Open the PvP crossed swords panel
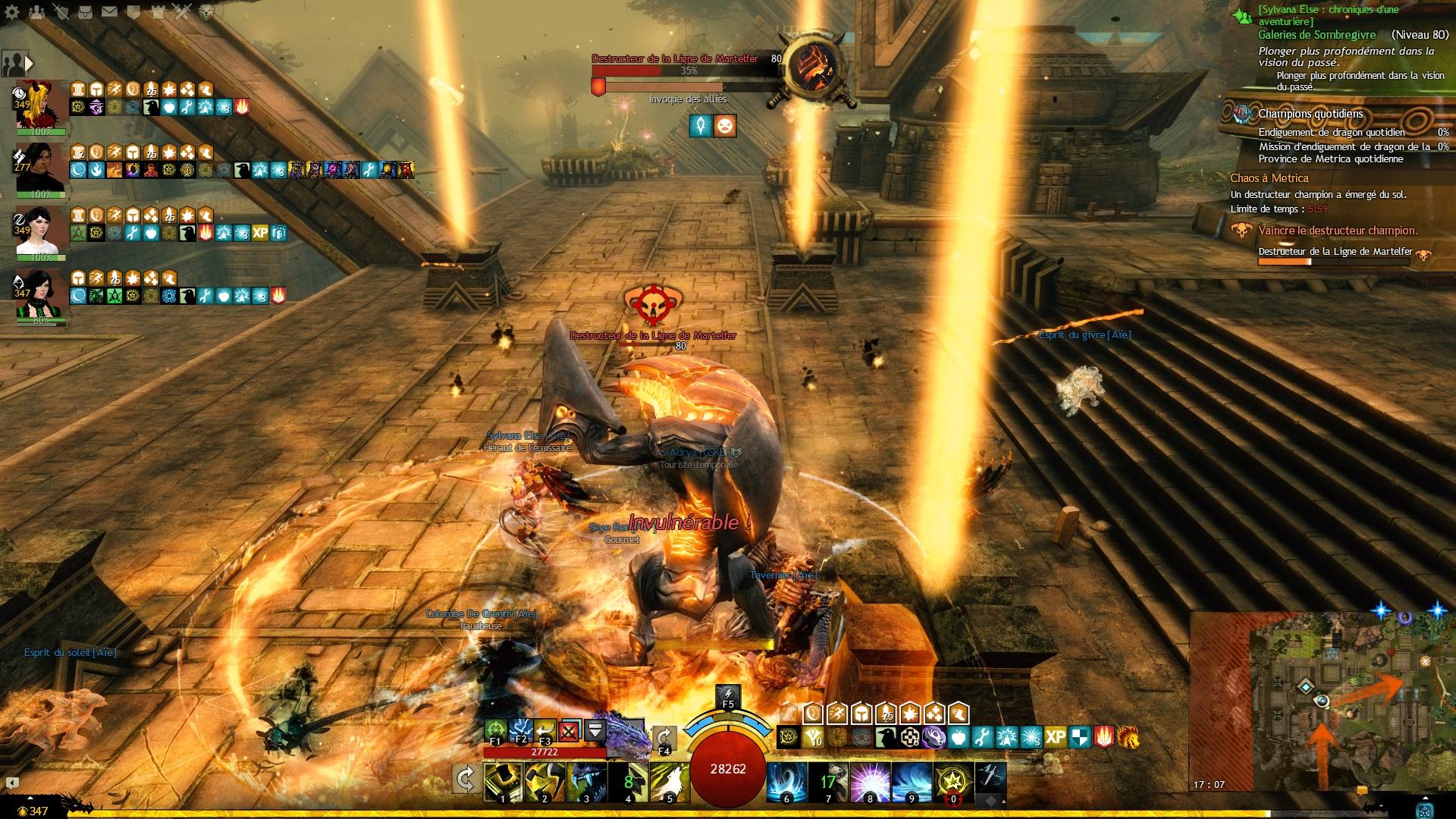This screenshot has width=1456, height=819. click(182, 11)
